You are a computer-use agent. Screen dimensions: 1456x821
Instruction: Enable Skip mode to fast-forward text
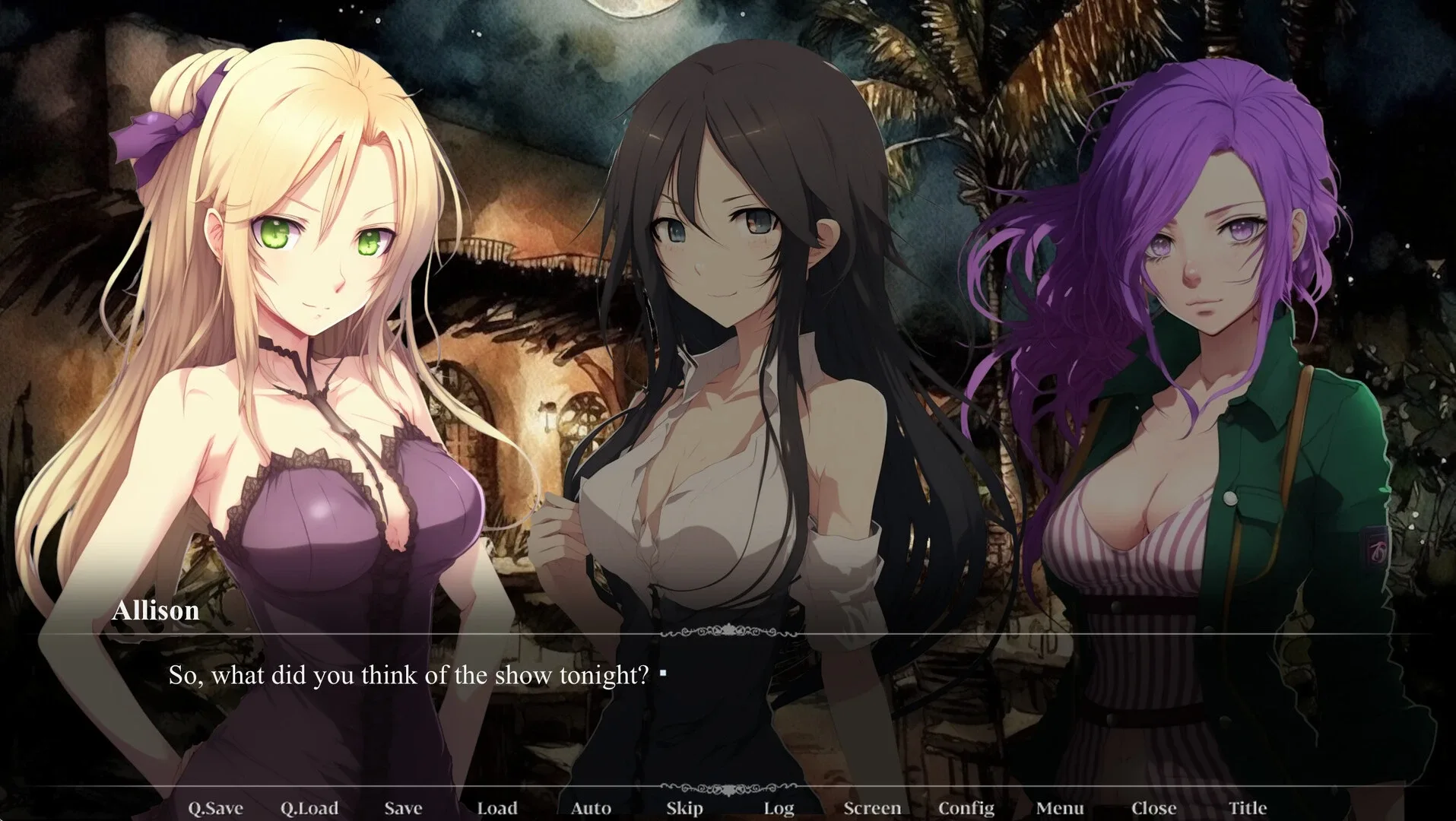point(683,808)
